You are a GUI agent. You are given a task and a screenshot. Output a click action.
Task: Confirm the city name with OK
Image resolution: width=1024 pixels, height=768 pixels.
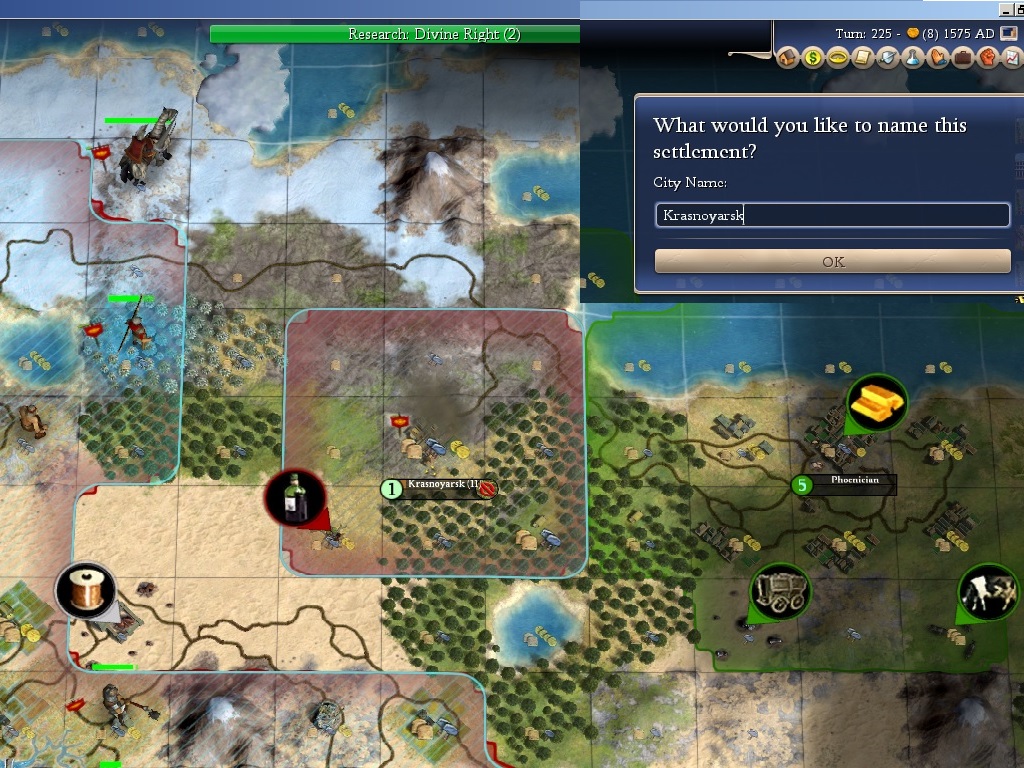click(832, 262)
